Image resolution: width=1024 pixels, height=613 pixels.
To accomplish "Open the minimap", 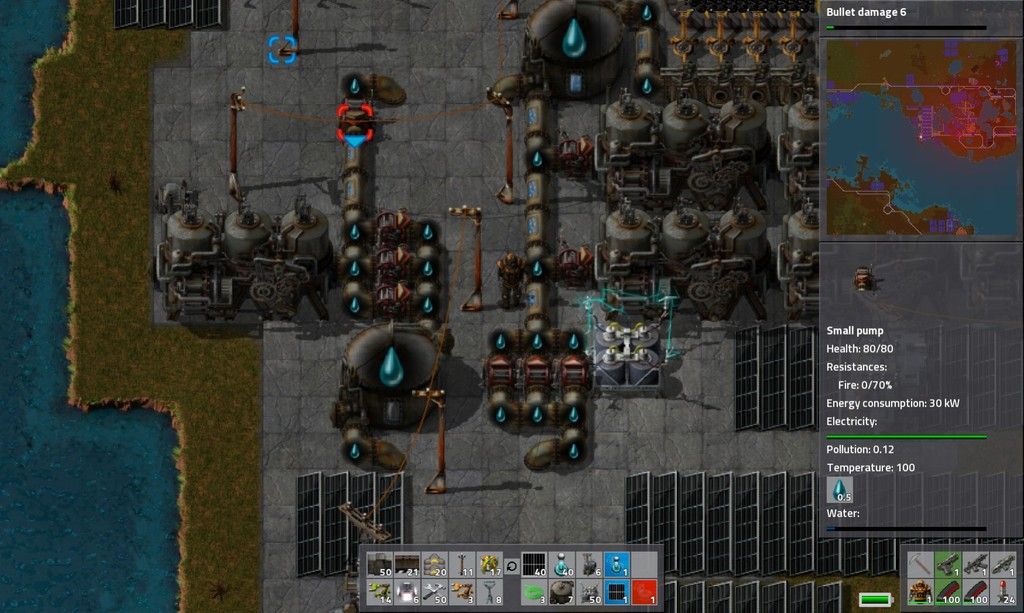I will pyautogui.click(x=920, y=135).
